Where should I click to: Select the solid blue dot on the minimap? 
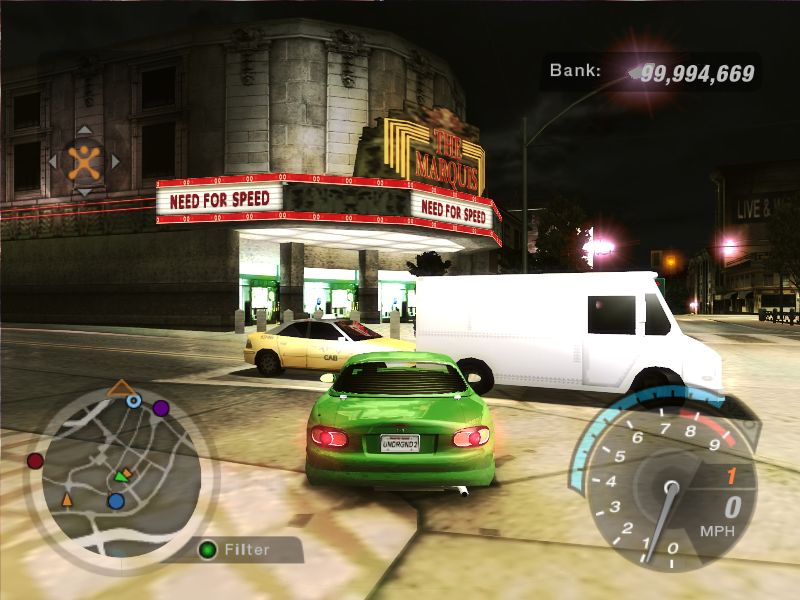coord(116,500)
